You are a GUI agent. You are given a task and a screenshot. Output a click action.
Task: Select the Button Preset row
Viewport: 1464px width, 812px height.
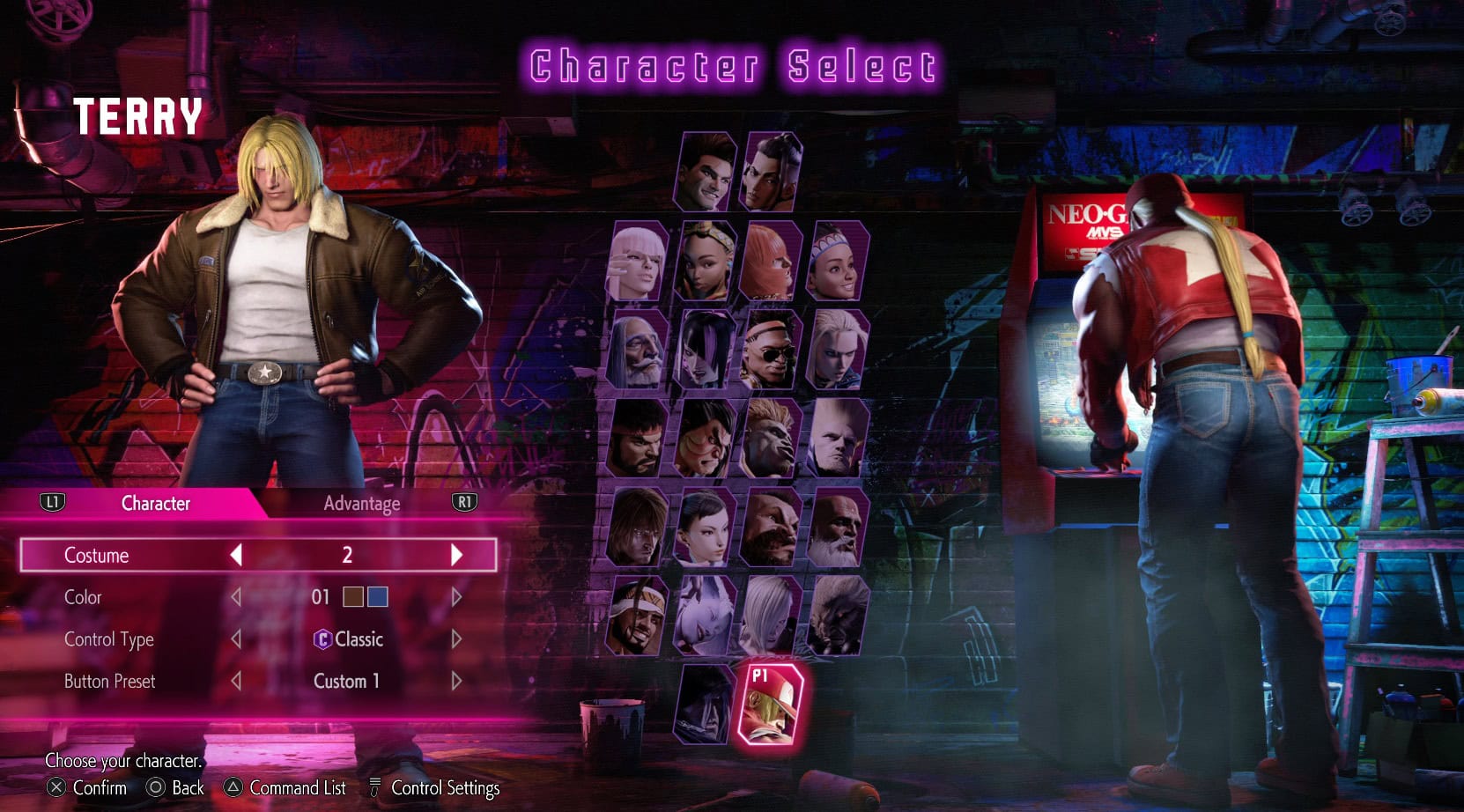(109, 682)
